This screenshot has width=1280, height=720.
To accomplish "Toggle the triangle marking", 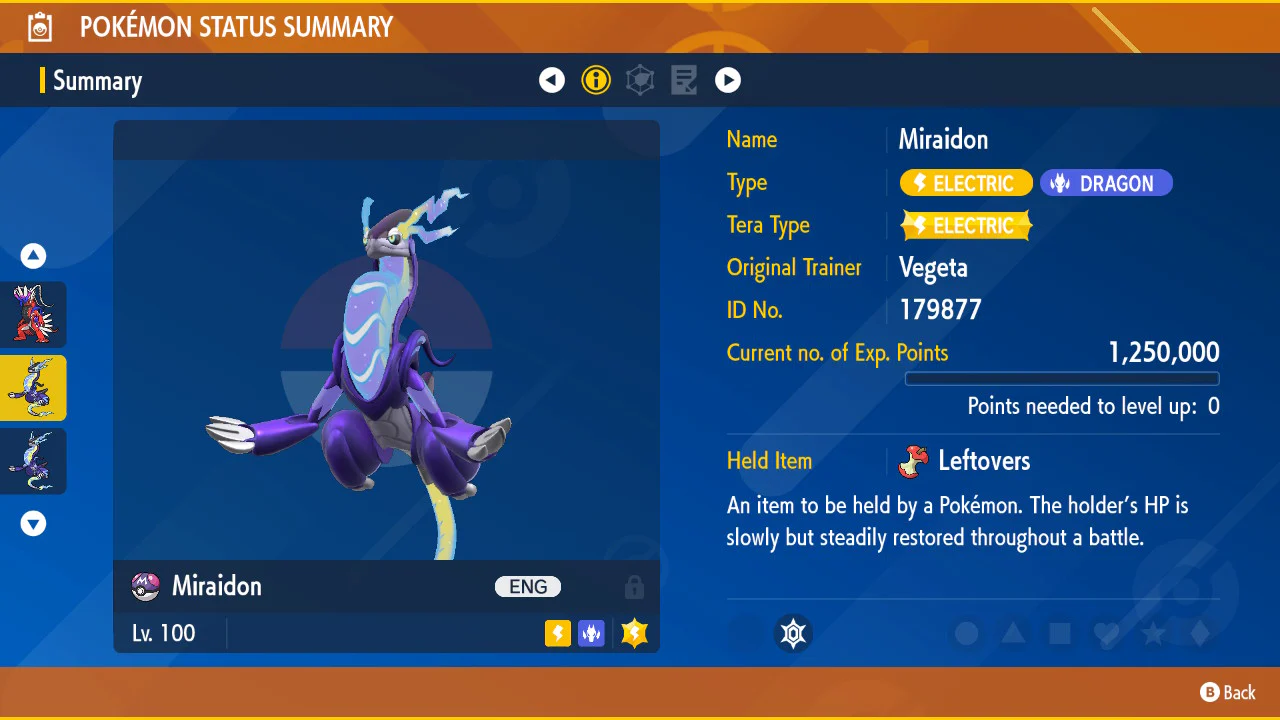I will 1013,633.
